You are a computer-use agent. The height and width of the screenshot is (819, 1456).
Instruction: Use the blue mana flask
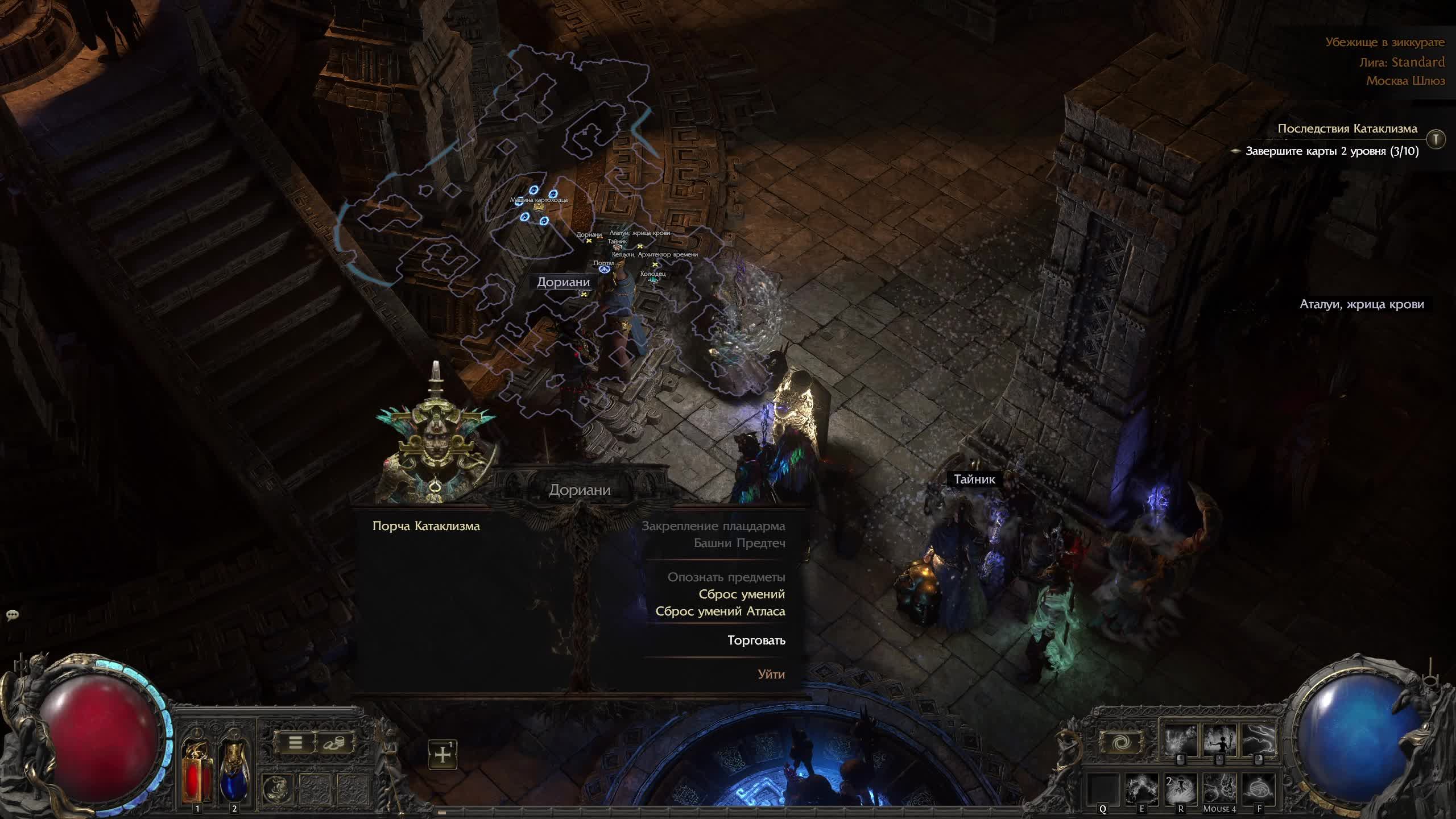(x=234, y=768)
